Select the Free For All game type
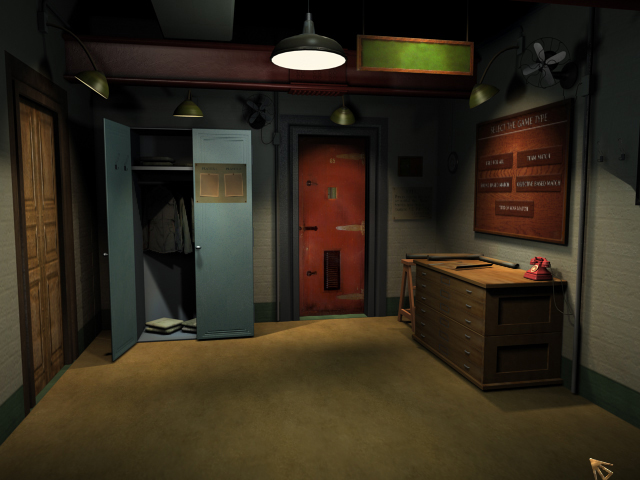 click(x=495, y=162)
